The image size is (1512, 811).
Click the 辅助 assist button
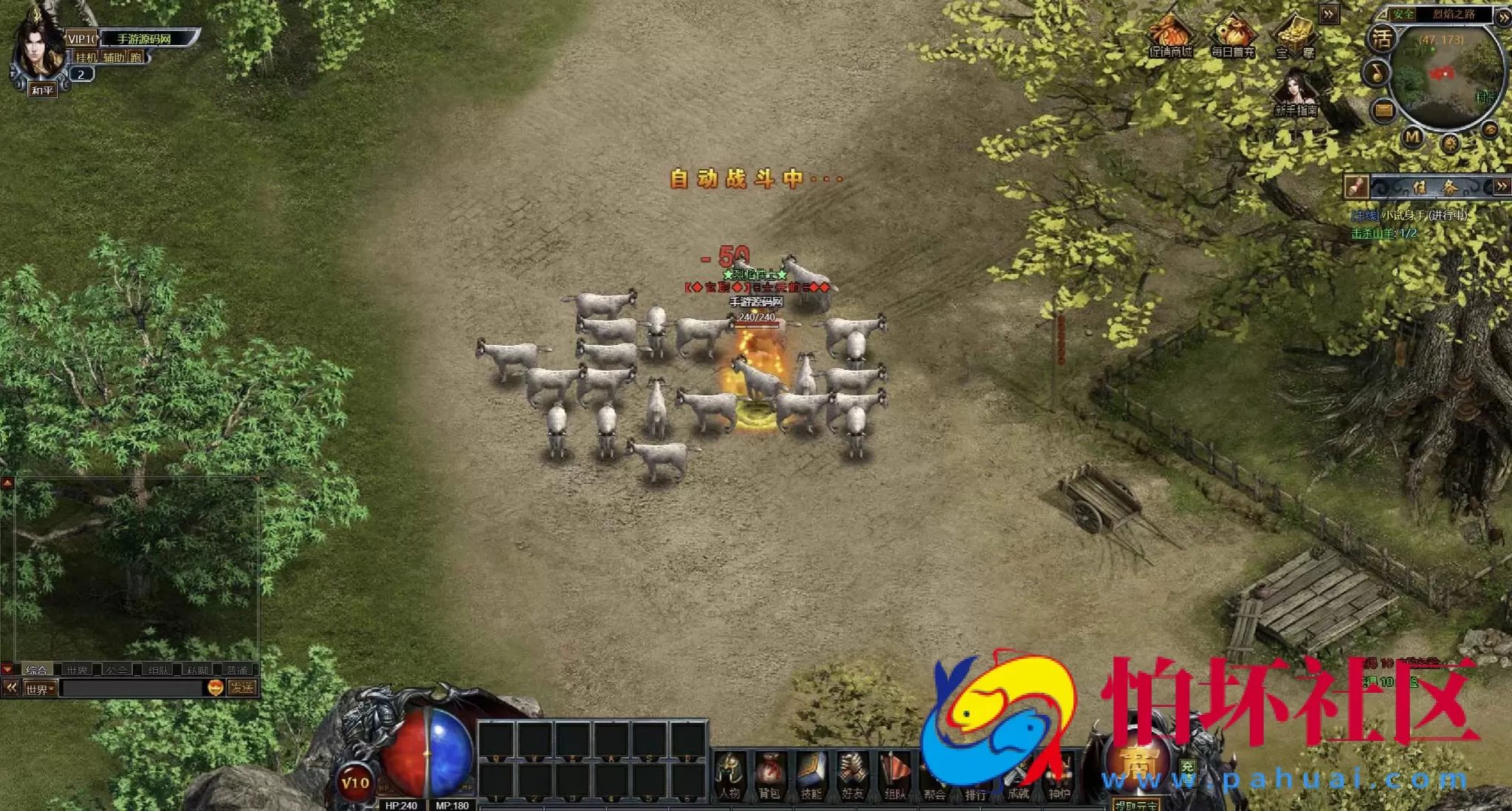[113, 58]
